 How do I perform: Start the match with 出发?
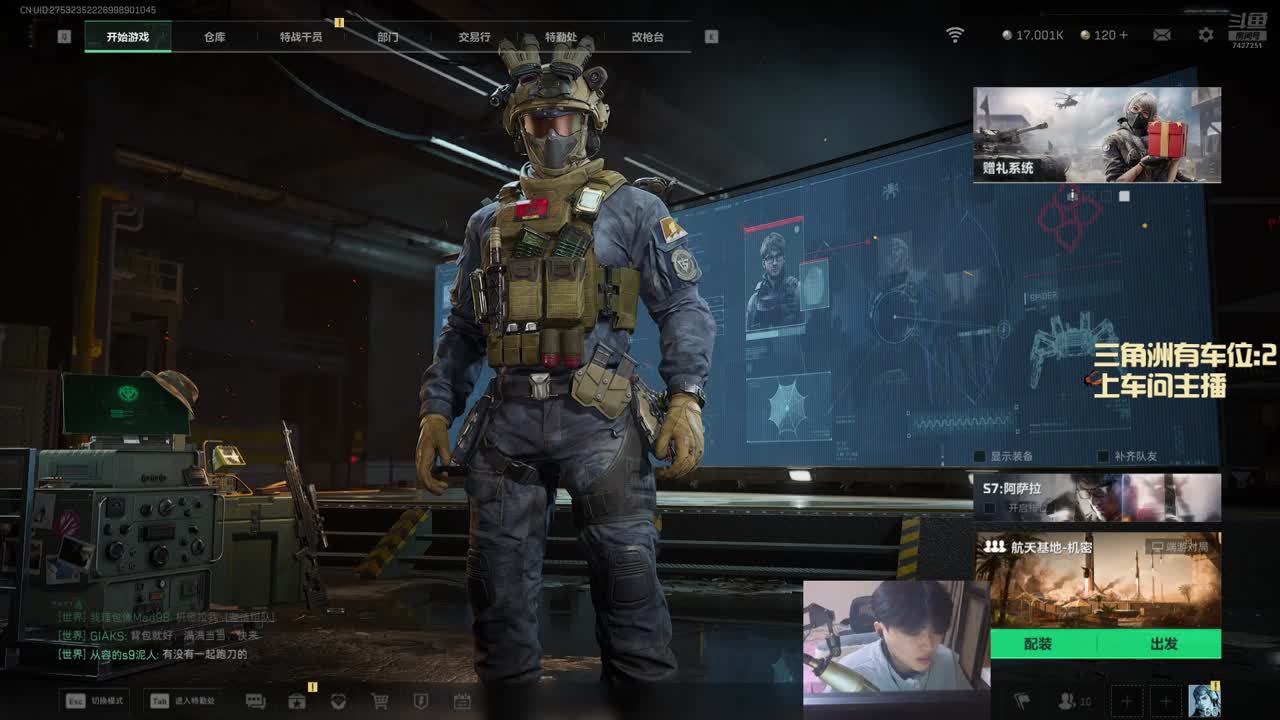coord(1164,644)
